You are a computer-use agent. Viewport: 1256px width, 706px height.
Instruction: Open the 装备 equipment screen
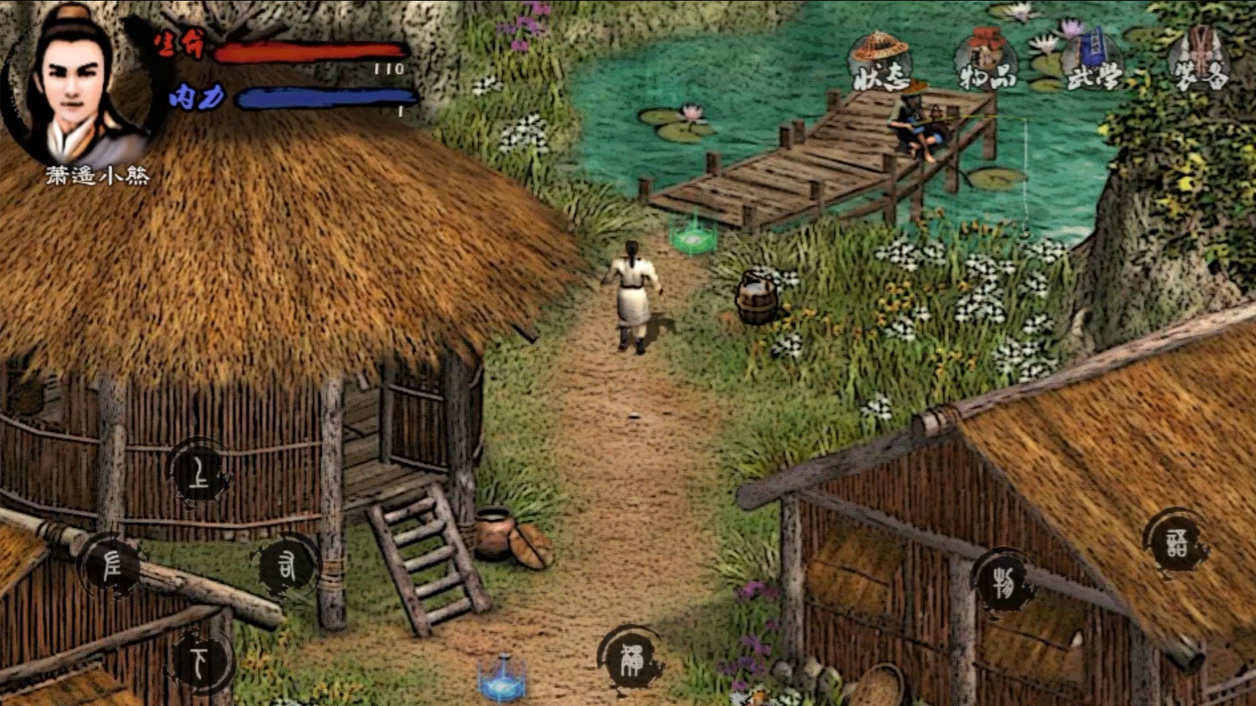pos(1198,60)
